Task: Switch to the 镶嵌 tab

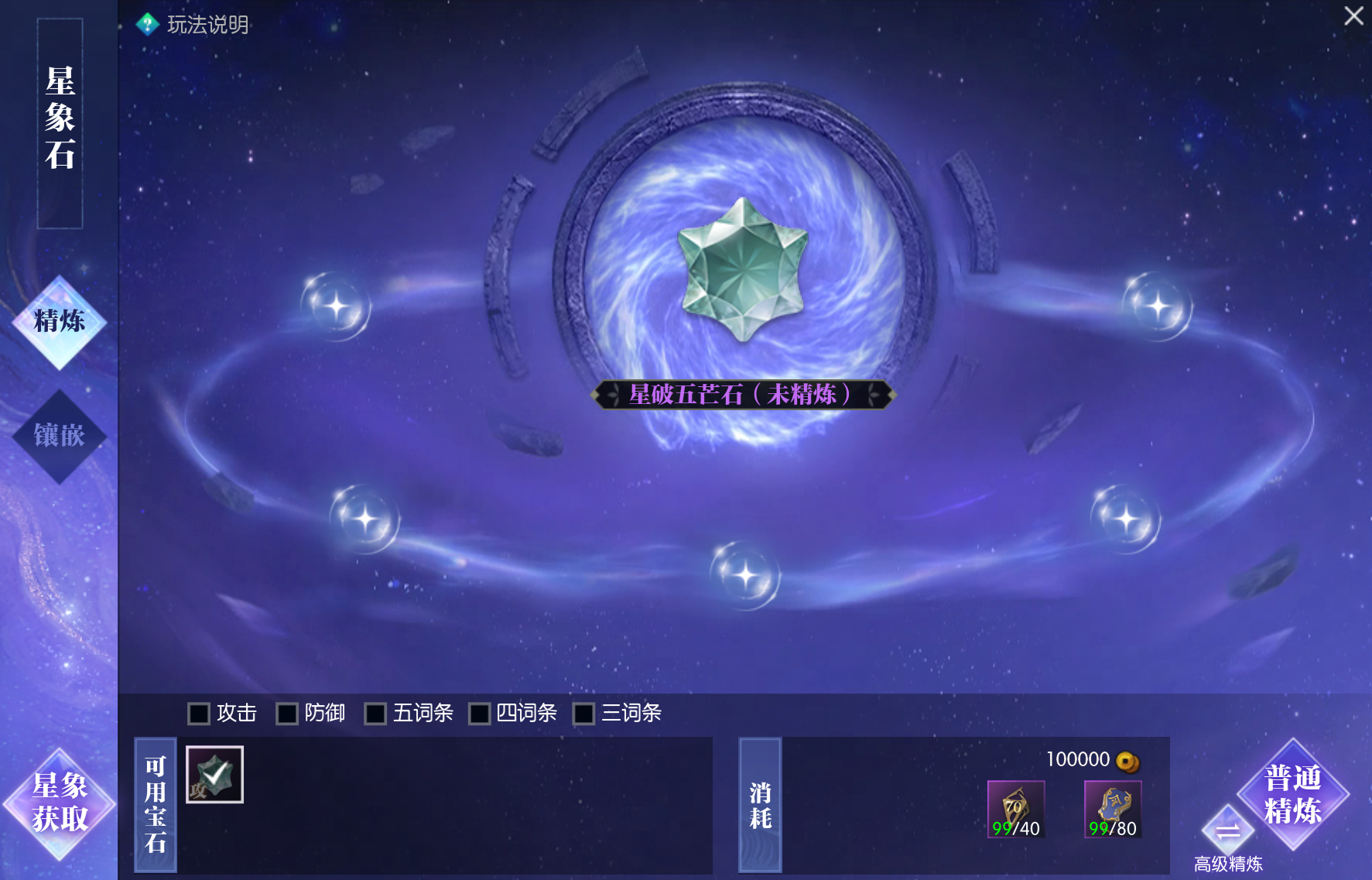Action: [x=60, y=436]
